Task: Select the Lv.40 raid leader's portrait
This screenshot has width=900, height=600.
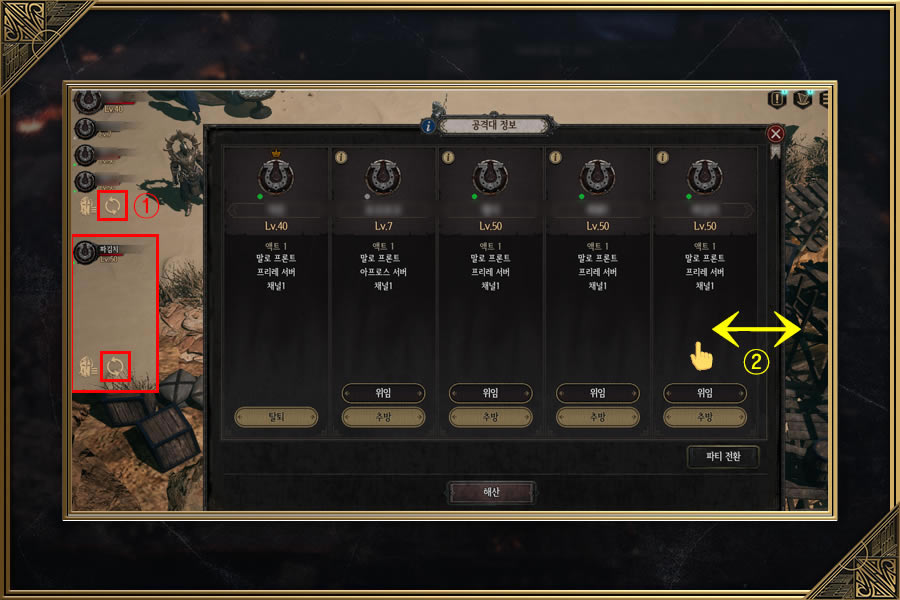Action: [x=275, y=177]
